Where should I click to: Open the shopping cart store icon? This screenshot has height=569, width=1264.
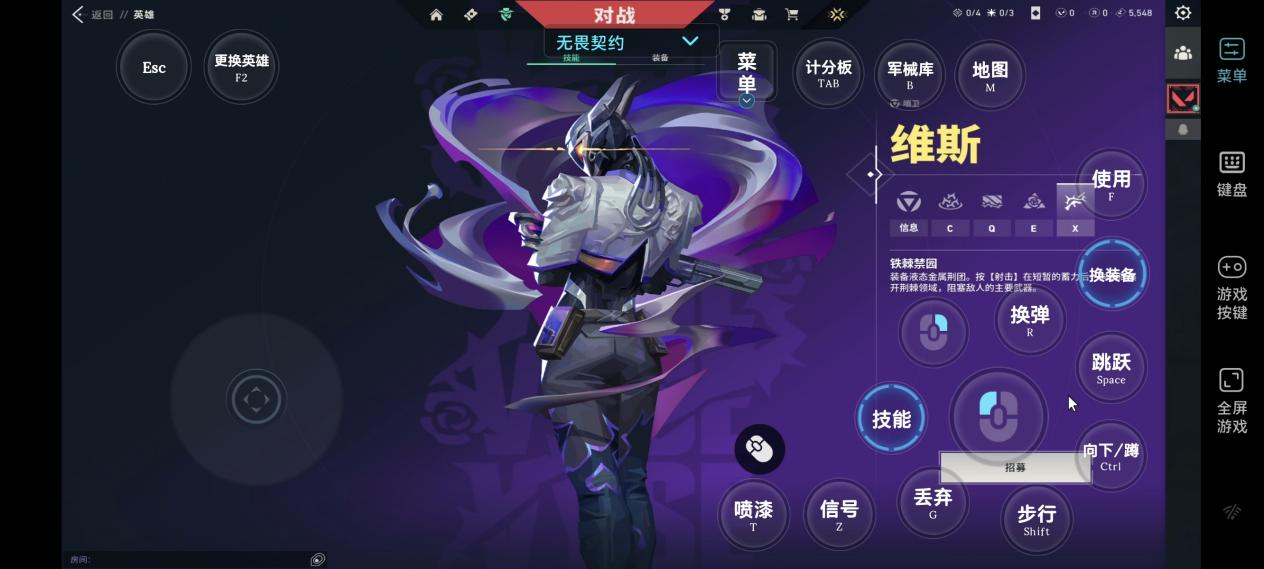click(792, 14)
